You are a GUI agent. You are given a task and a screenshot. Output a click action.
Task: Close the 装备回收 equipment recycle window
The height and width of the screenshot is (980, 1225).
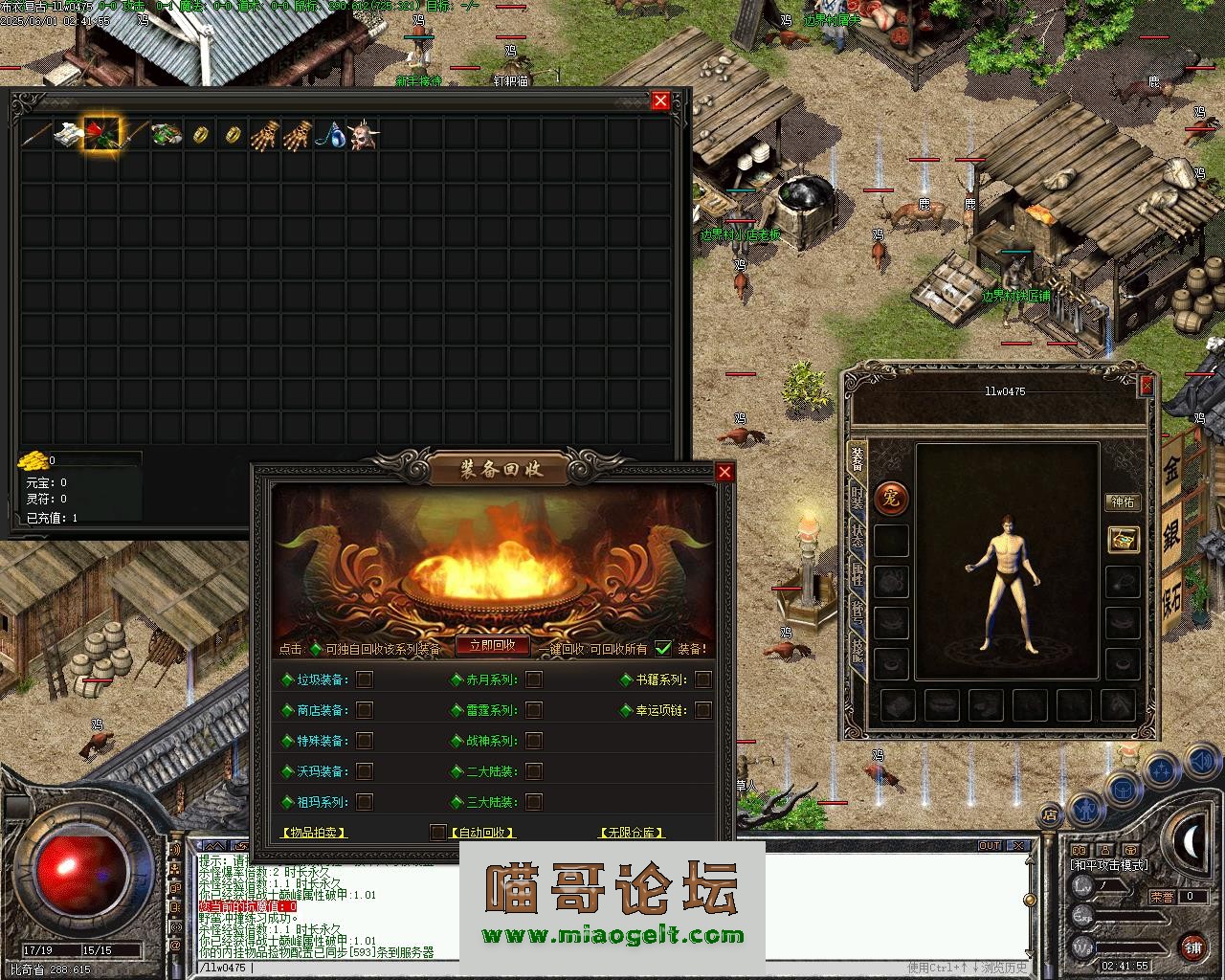724,472
